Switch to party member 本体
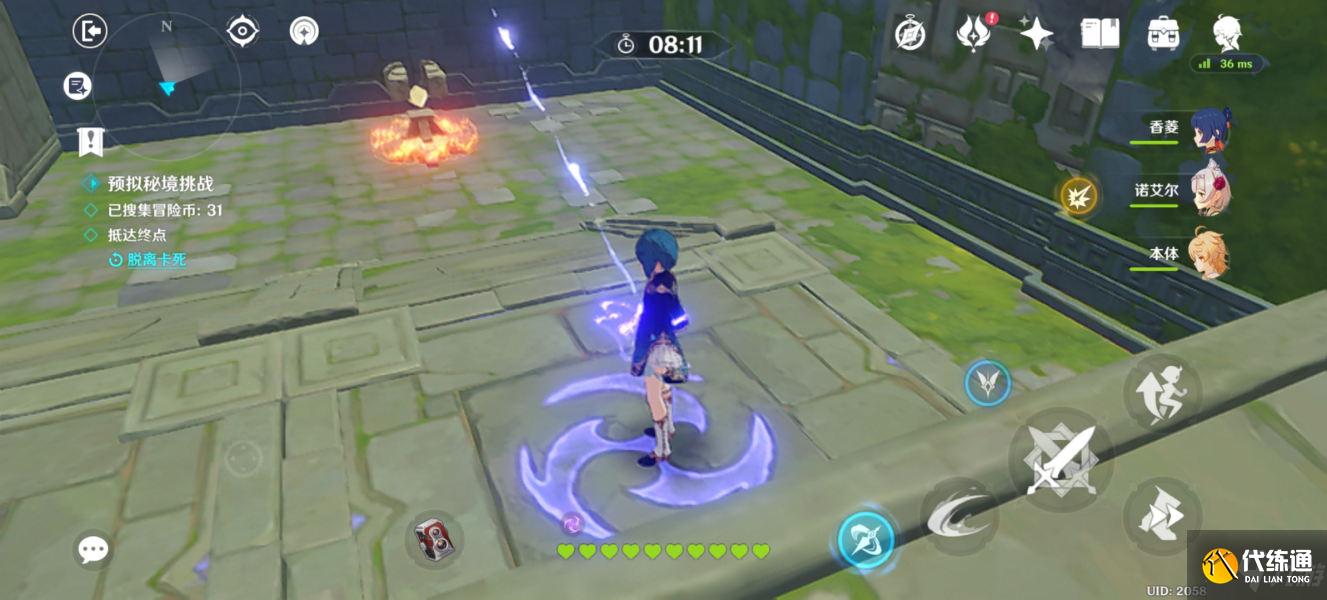1327x600 pixels. click(x=1208, y=254)
